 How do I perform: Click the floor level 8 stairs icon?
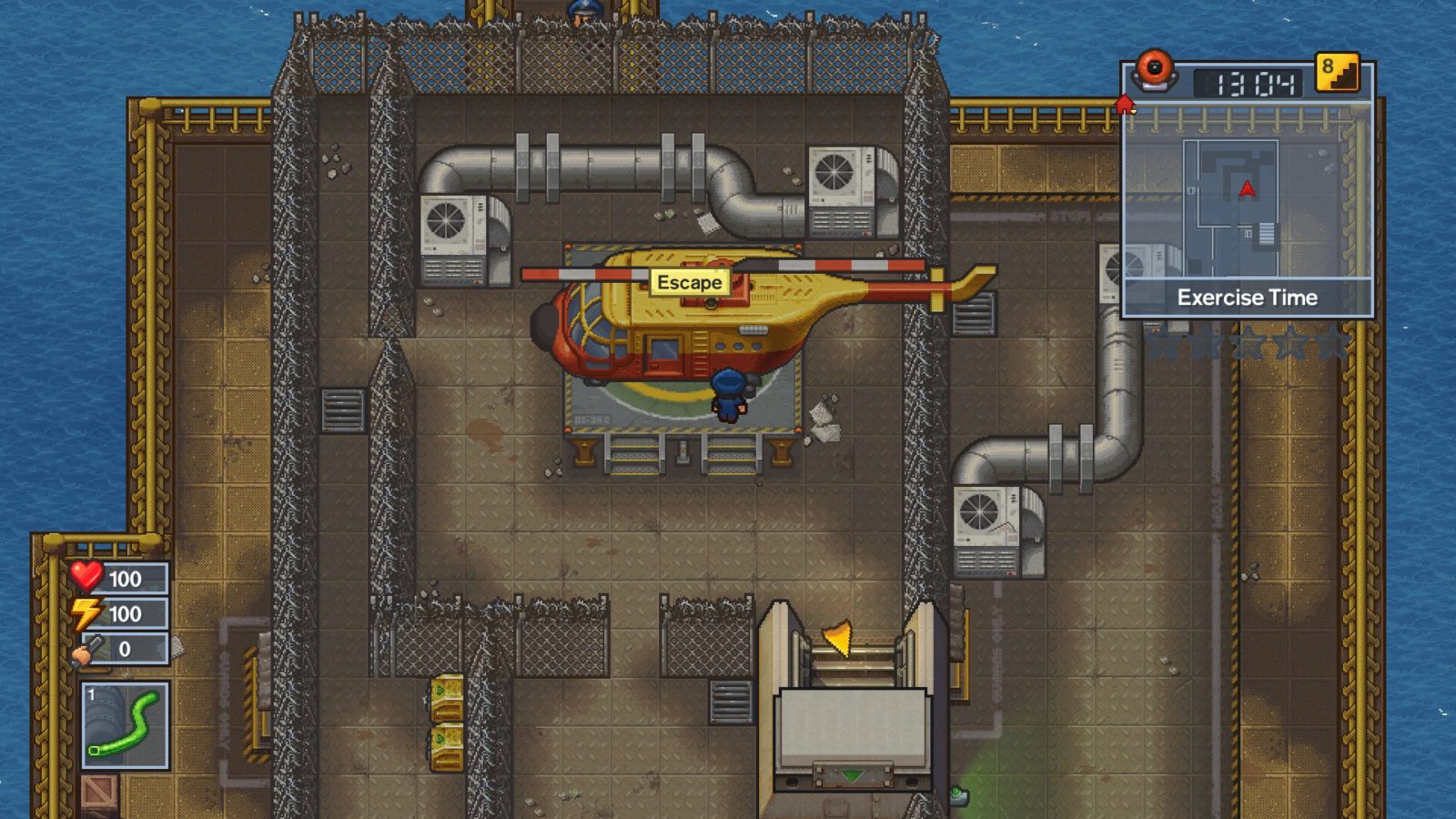pyautogui.click(x=1337, y=73)
